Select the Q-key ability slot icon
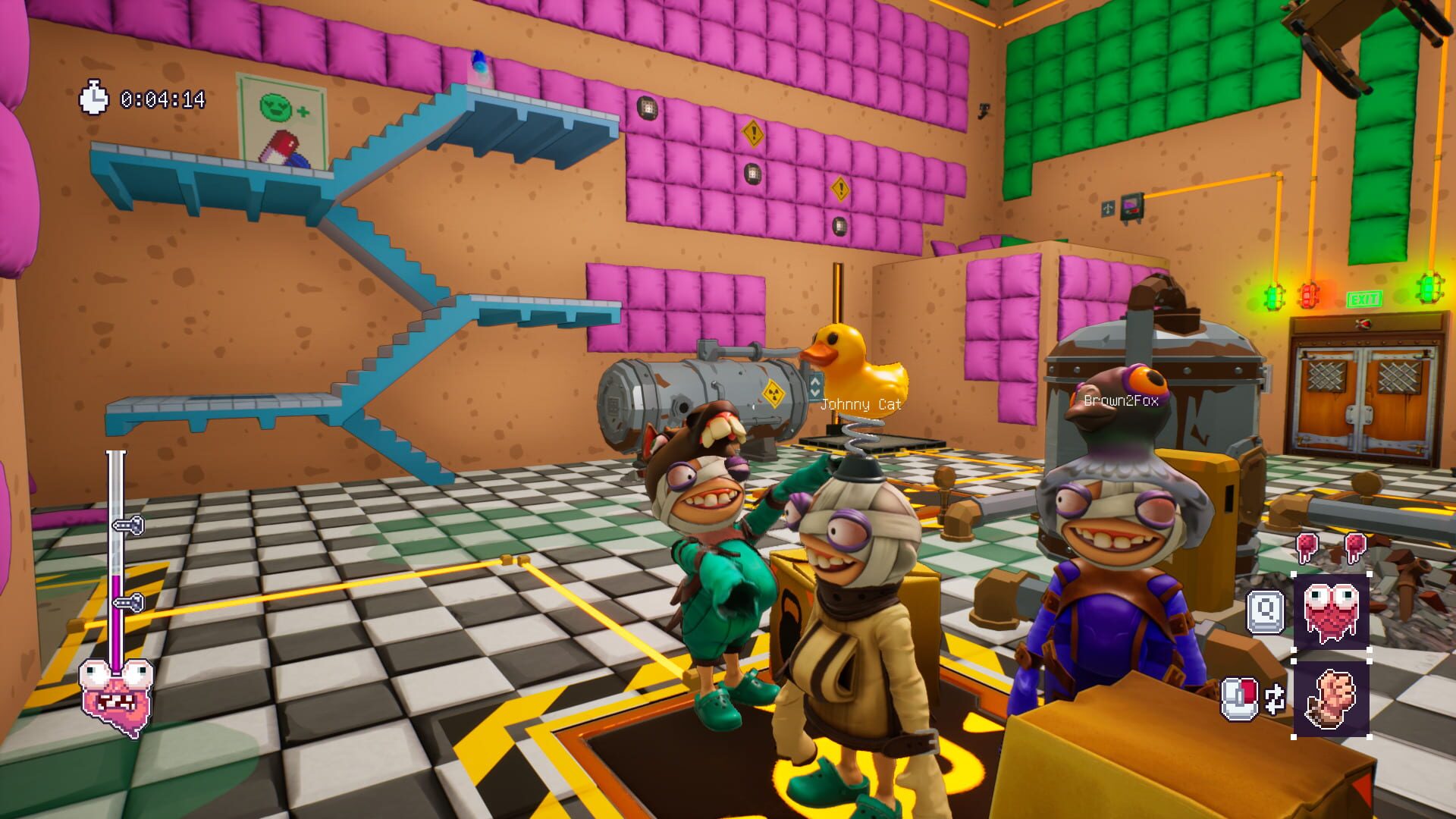 coord(1265,612)
